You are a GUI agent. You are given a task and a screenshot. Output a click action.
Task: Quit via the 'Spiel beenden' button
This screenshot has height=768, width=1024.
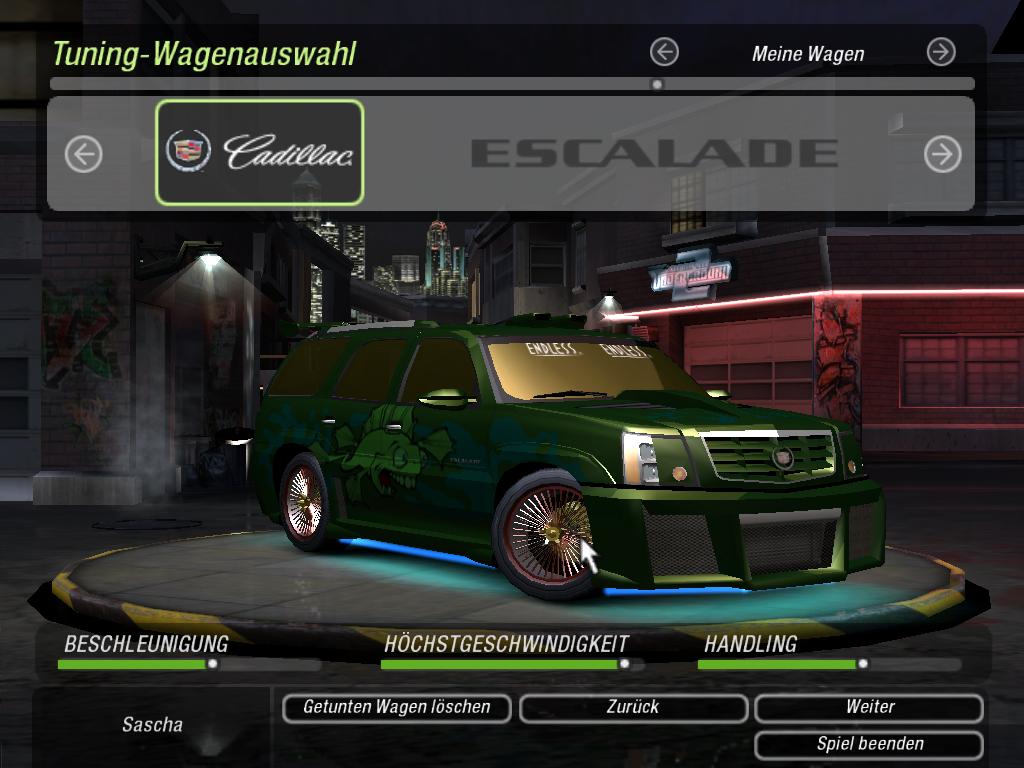(x=869, y=745)
